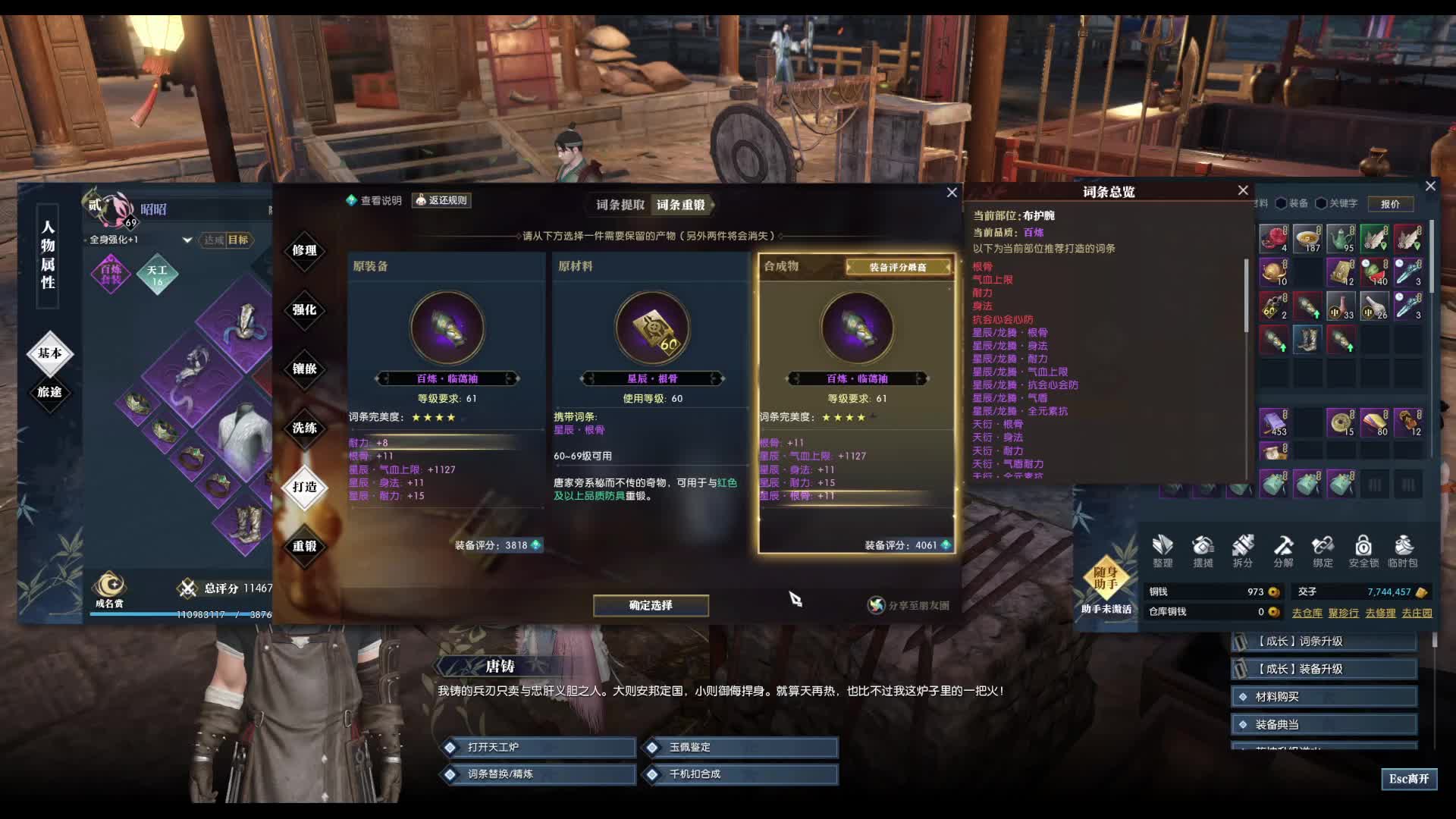The width and height of the screenshot is (1456, 819).
Task: Choose 千机扣合成 dialogue option
Action: (742, 774)
